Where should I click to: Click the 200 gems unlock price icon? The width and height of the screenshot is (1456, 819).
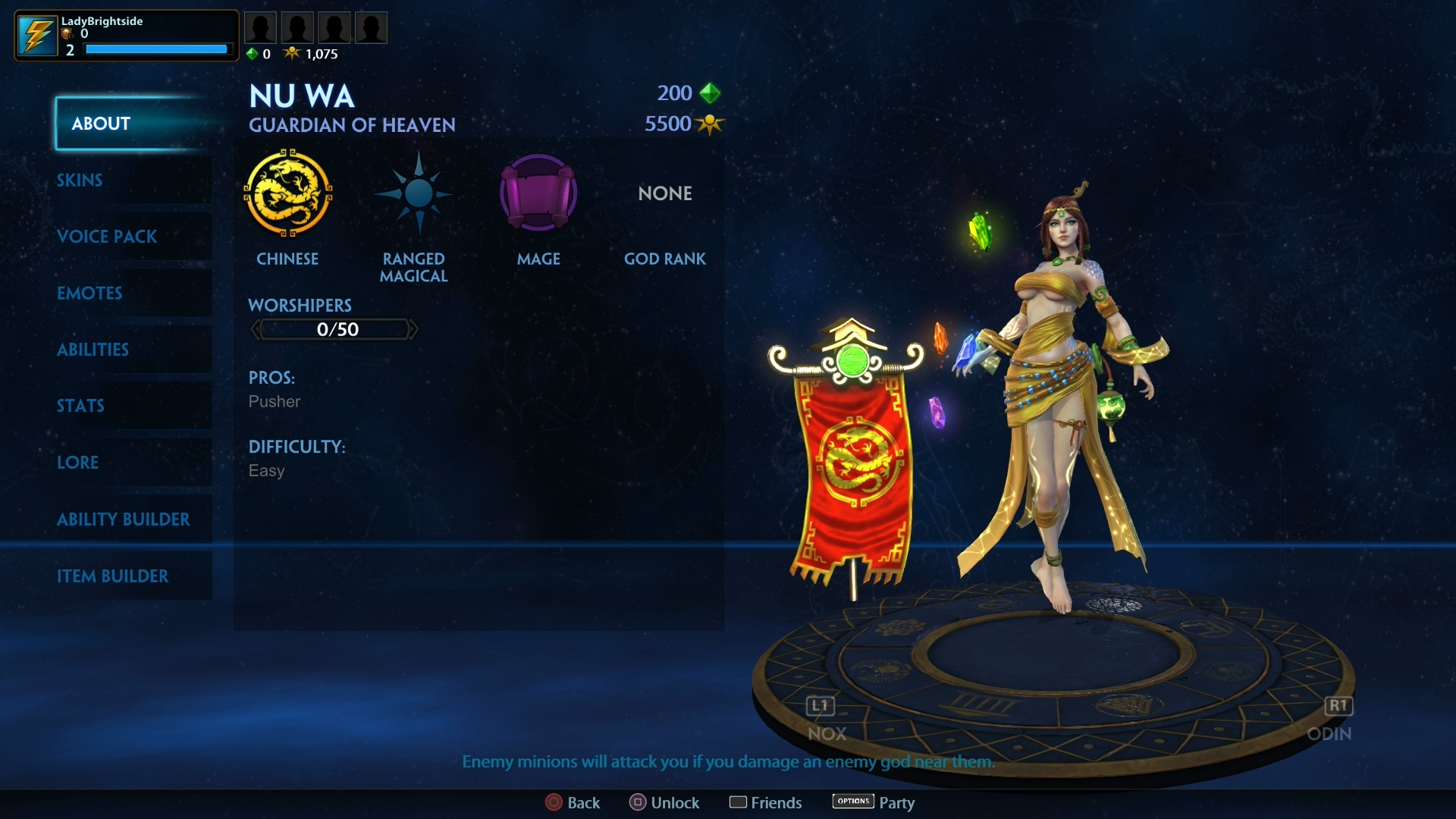click(x=710, y=93)
